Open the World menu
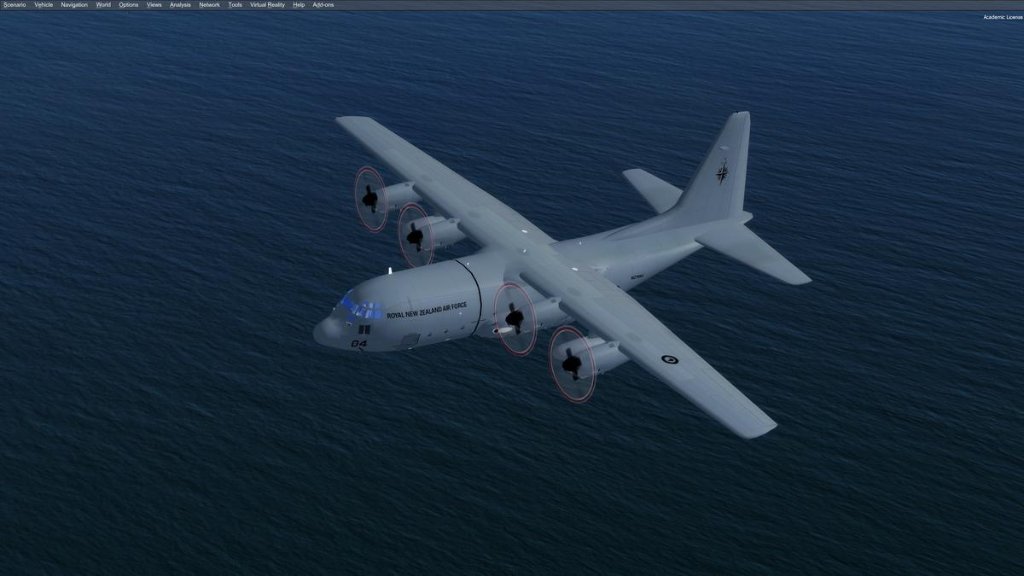 [x=103, y=5]
